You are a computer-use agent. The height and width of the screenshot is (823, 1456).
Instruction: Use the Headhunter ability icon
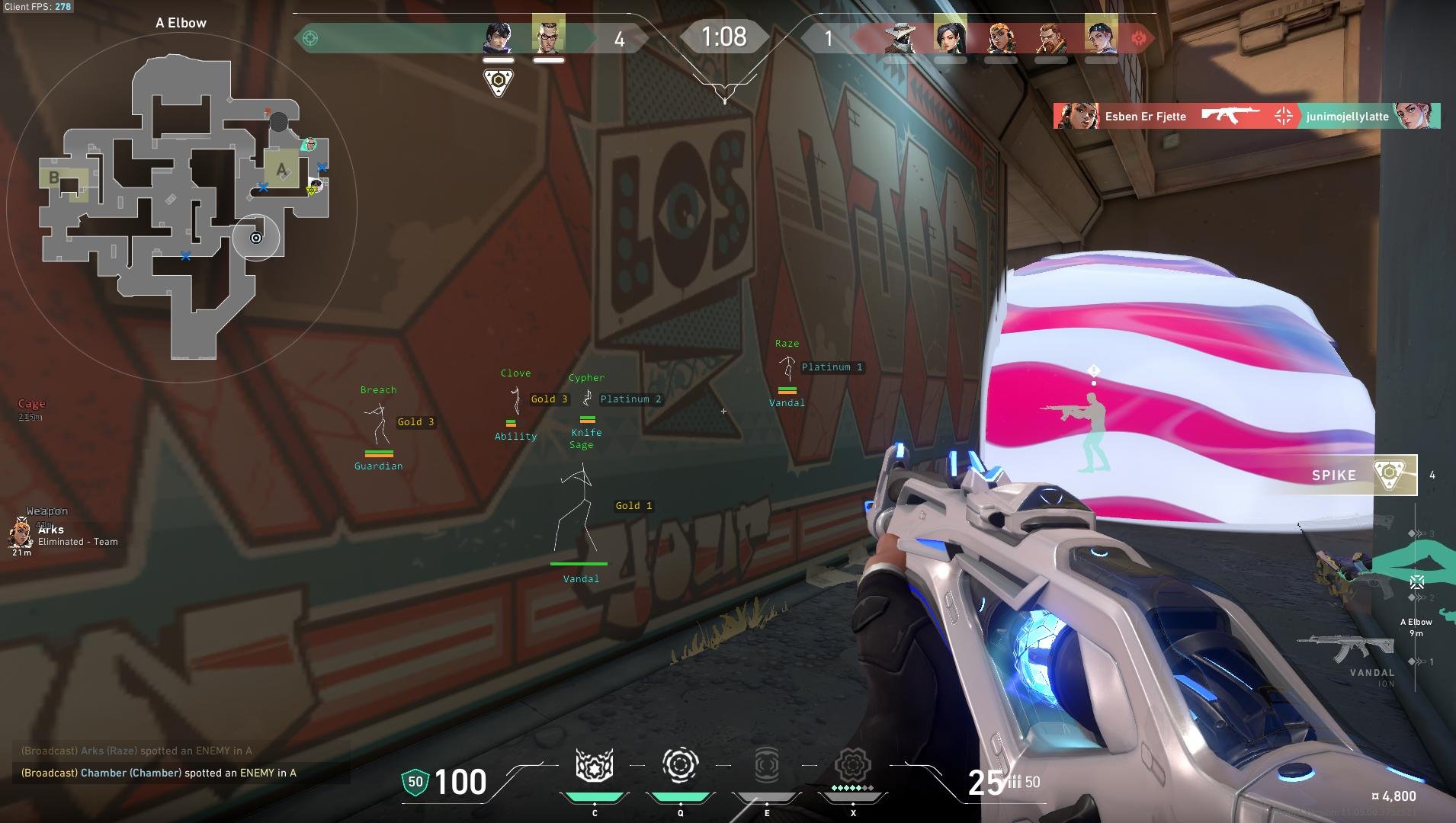click(680, 766)
